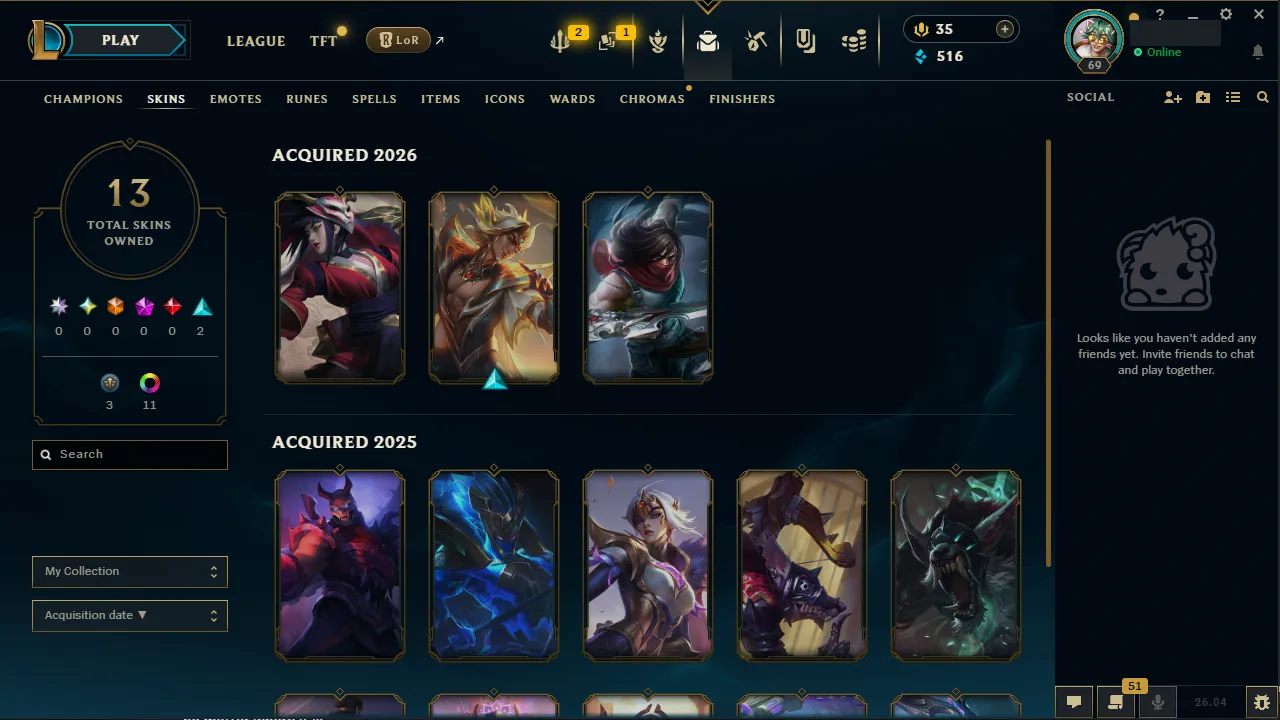The image size is (1280, 720).
Task: Open the CHAMPIONS tab
Action: pos(83,99)
